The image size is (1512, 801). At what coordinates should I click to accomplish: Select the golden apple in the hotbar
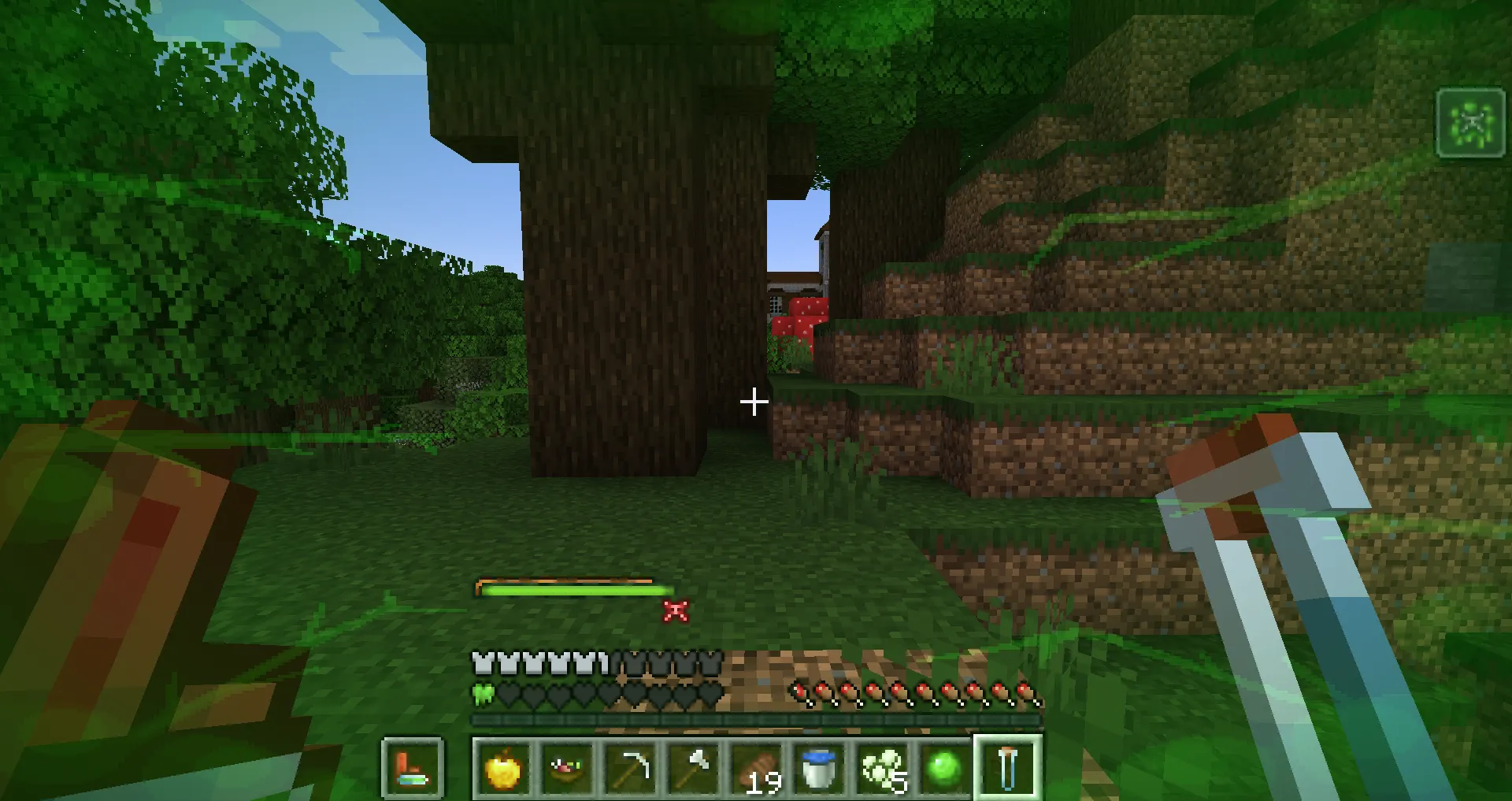tap(506, 768)
